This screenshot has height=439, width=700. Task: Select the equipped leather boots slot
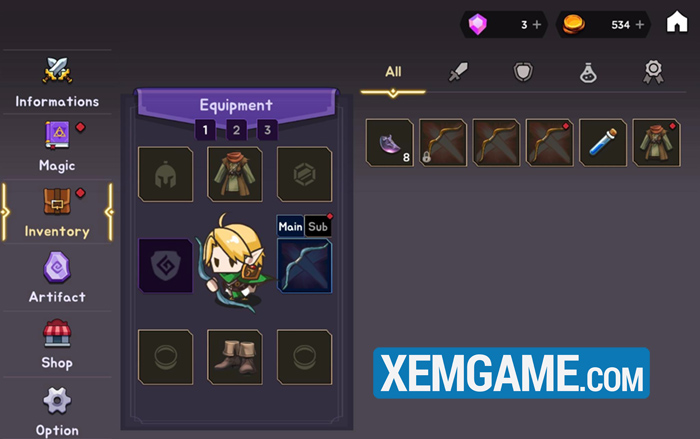(x=235, y=356)
